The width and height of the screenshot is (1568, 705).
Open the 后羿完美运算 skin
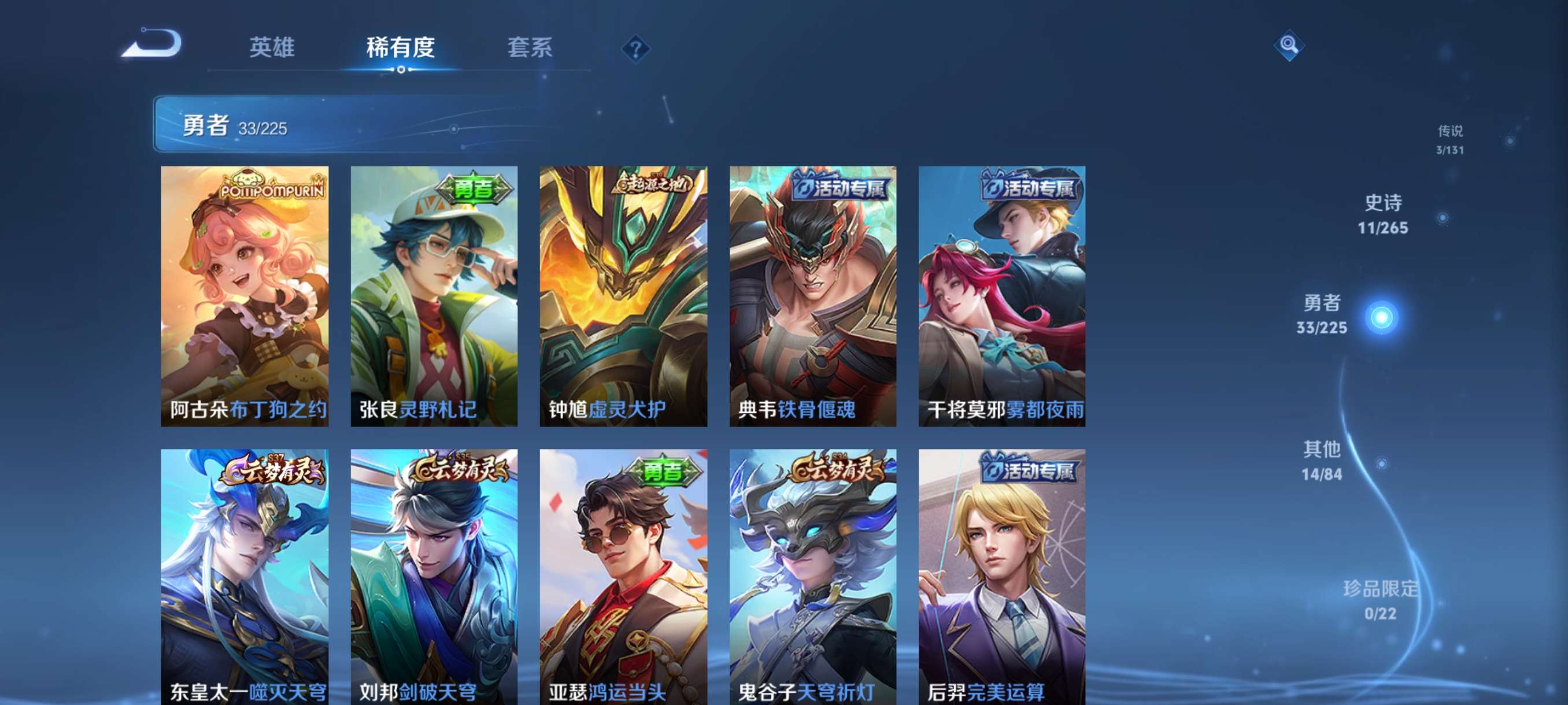pos(1001,578)
